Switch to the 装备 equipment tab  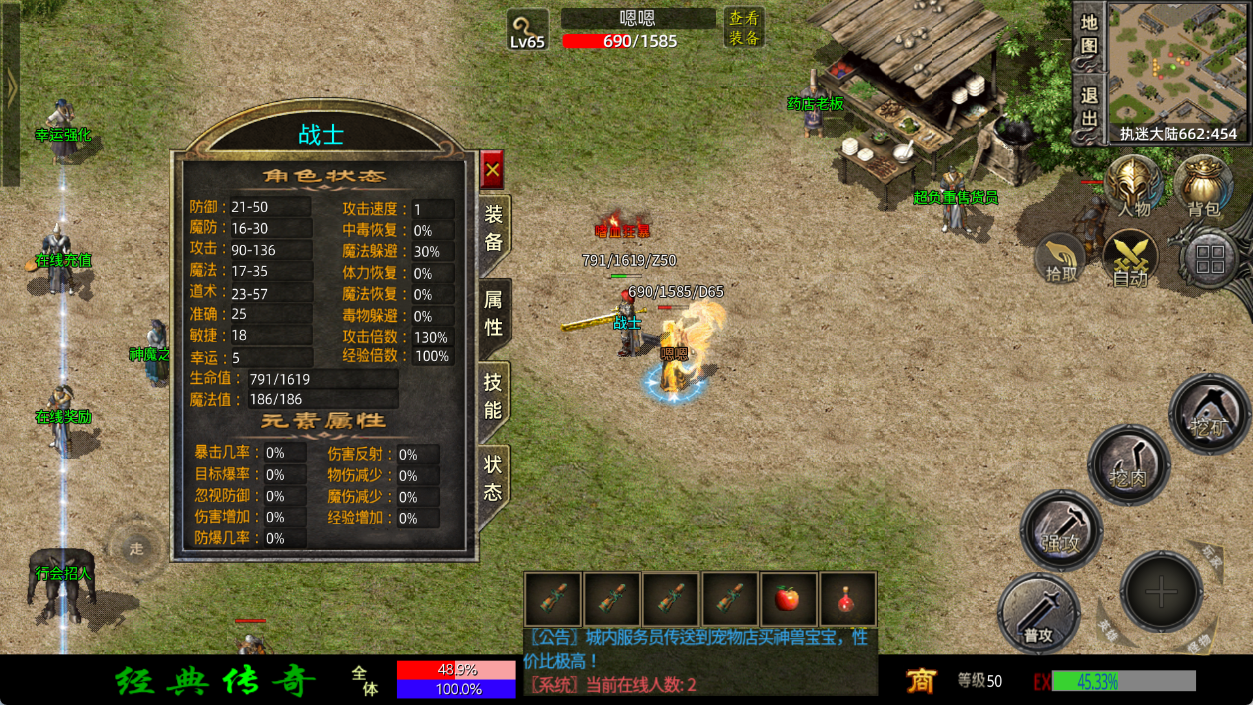[x=494, y=228]
